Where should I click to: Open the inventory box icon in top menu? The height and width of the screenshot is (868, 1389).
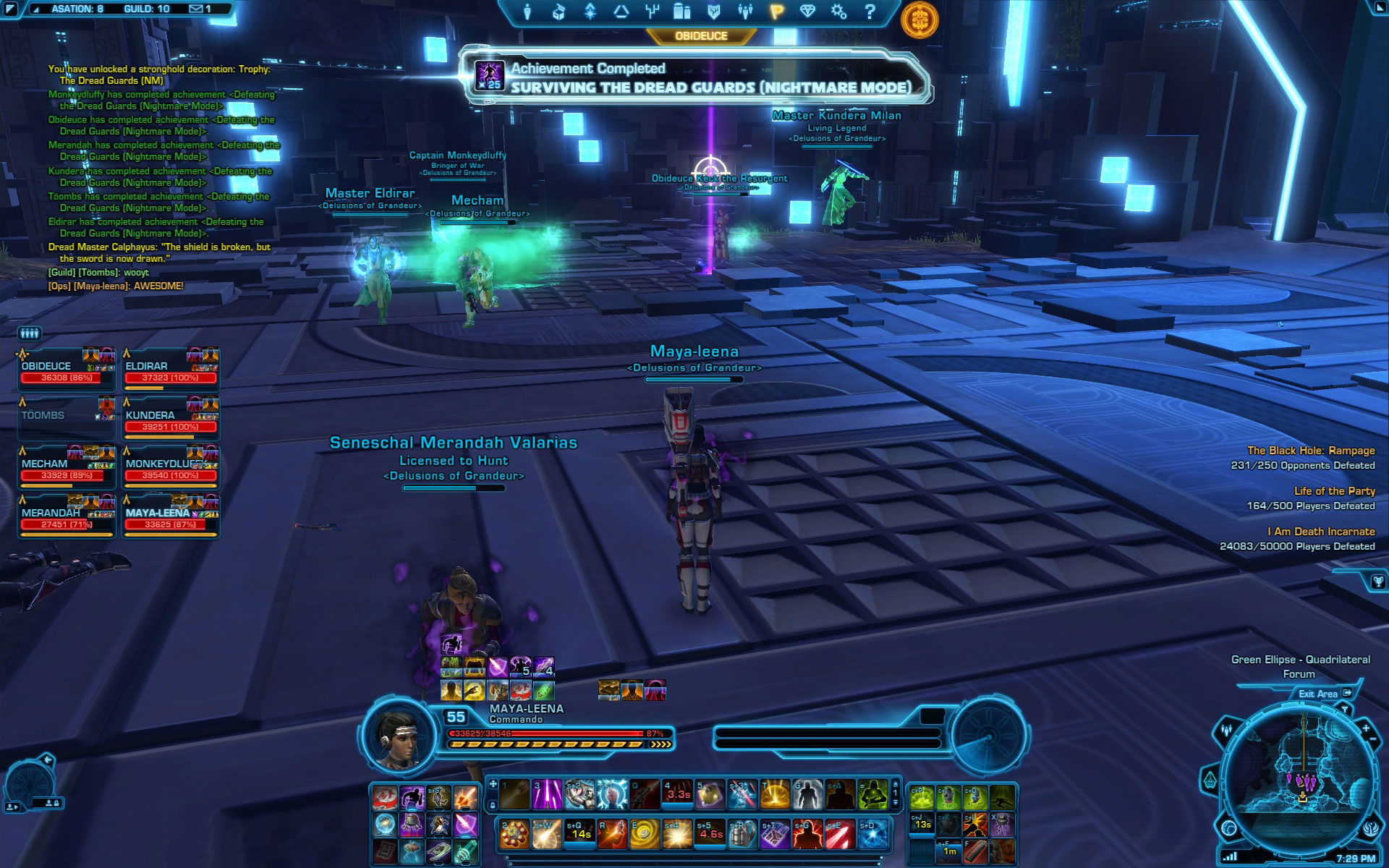point(558,12)
